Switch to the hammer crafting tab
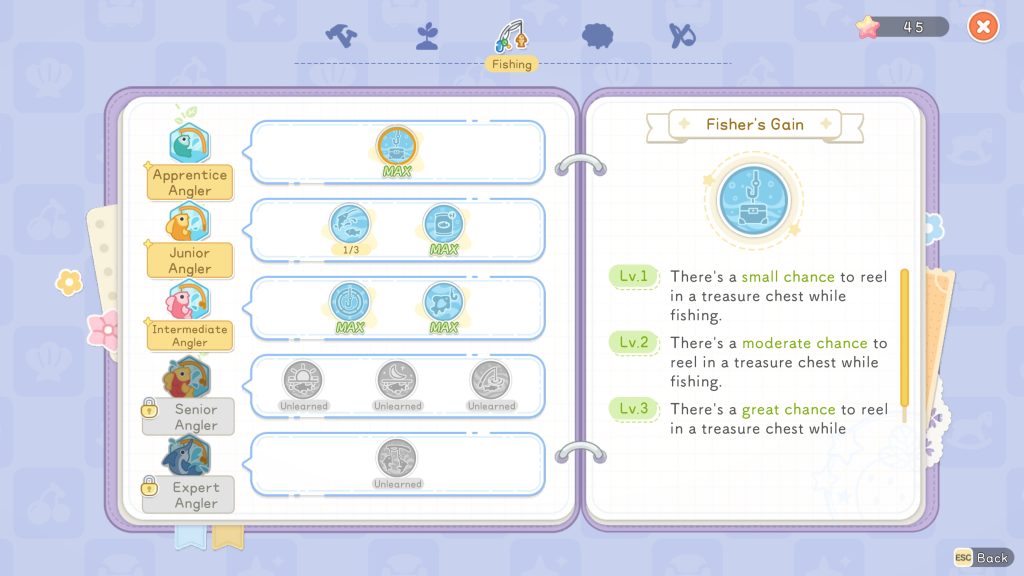The height and width of the screenshot is (576, 1024). pyautogui.click(x=341, y=35)
